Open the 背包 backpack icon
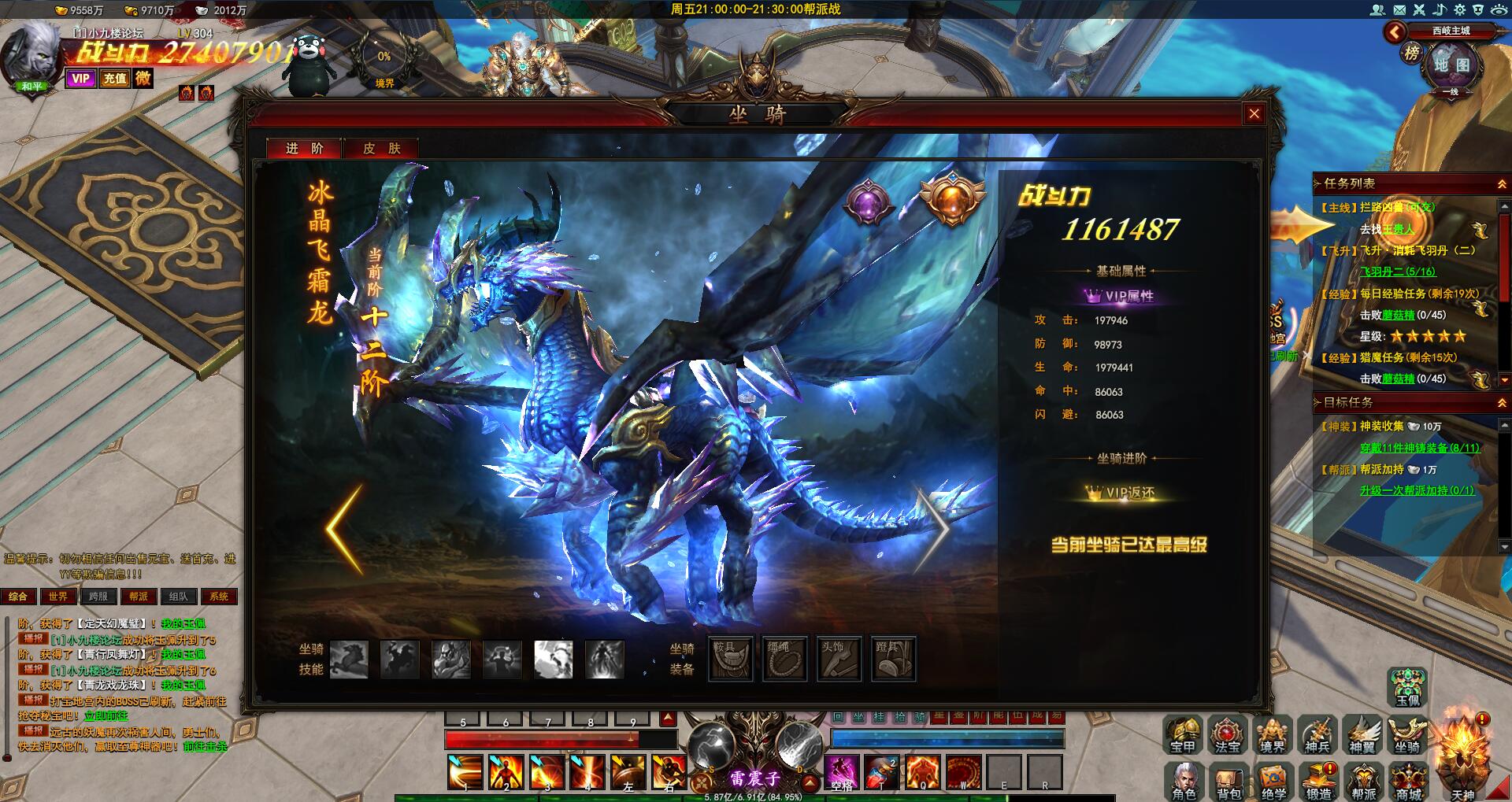This screenshot has height=802, width=1512. (x=1228, y=782)
